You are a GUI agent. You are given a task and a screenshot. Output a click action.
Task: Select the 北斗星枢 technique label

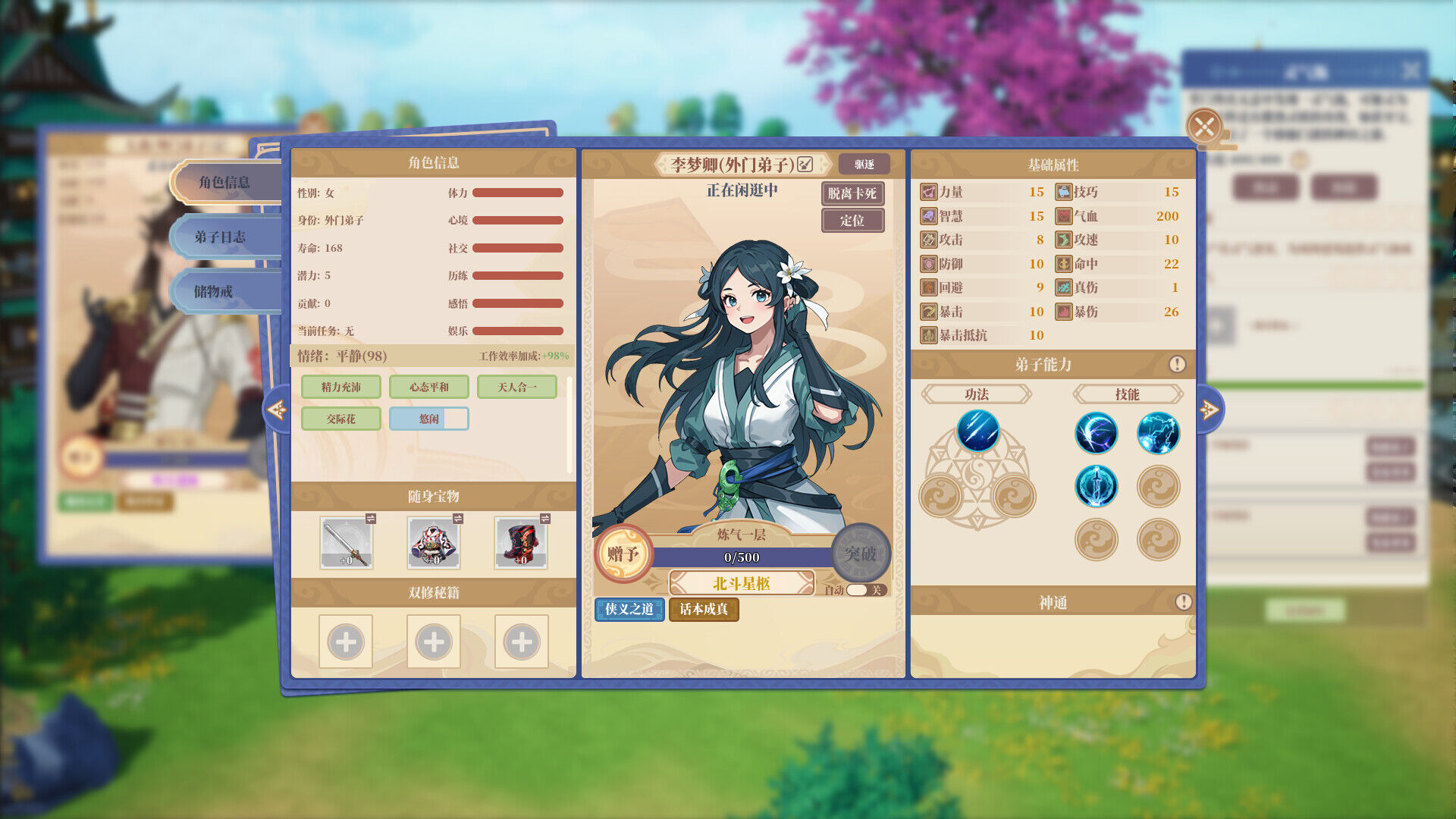pos(741,583)
